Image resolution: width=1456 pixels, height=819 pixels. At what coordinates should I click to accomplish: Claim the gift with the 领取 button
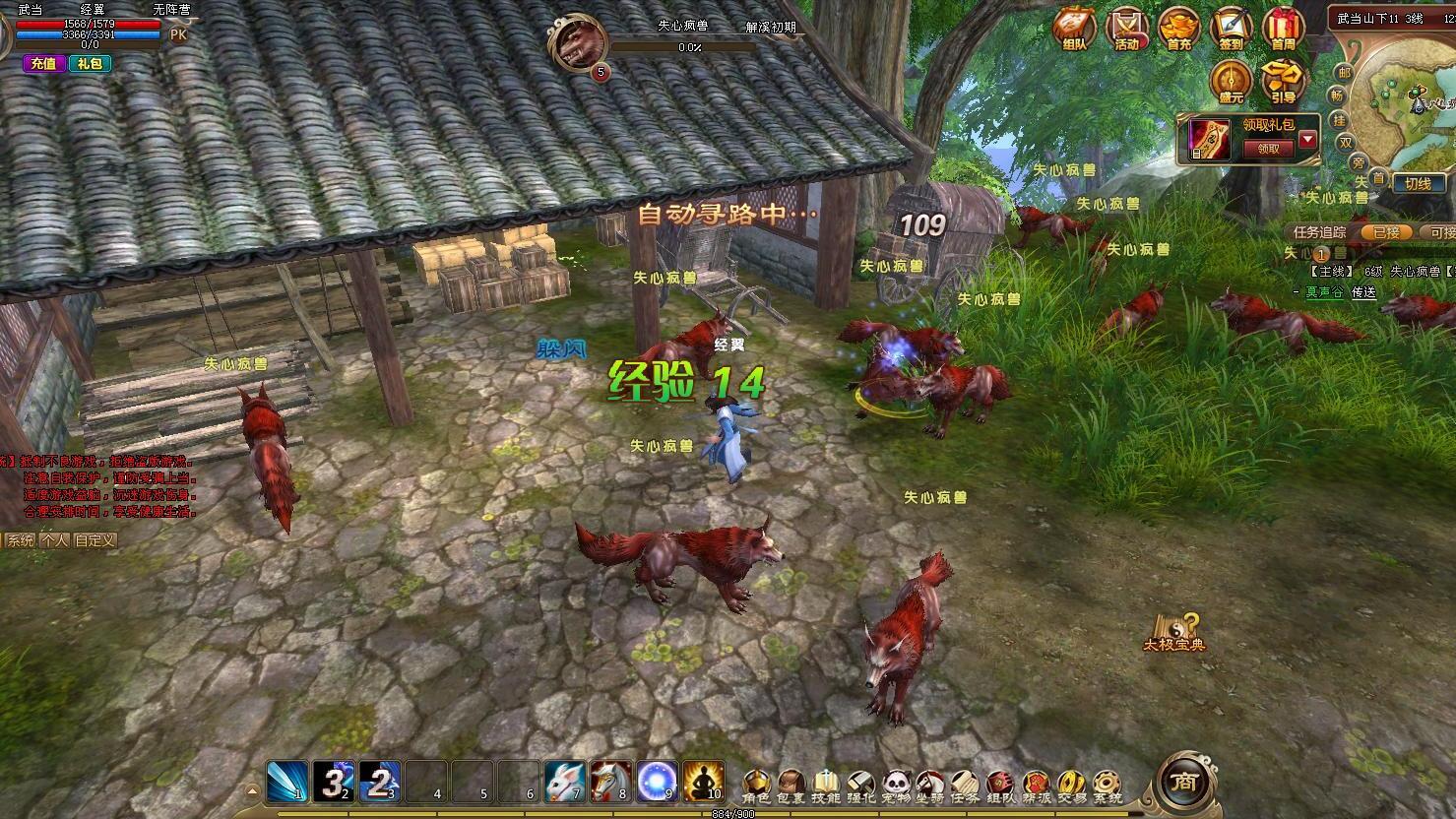point(1268,149)
